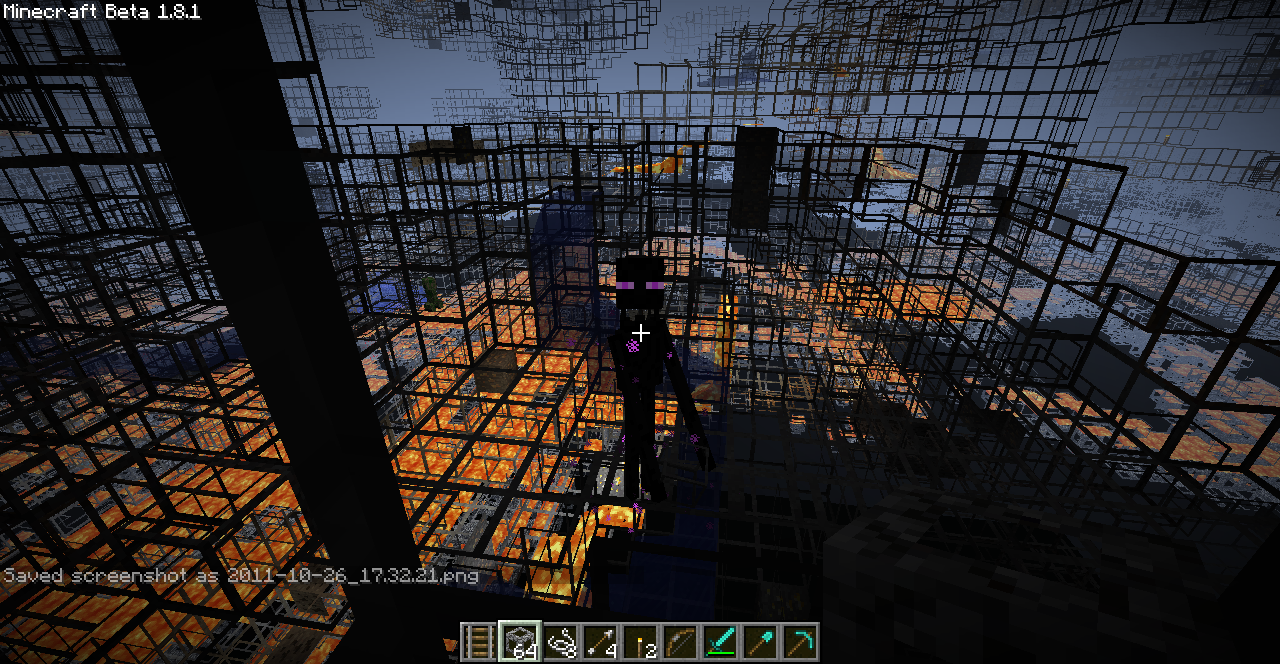The image size is (1280, 664).
Task: Switch to the diamond sword slot
Action: tap(720, 641)
